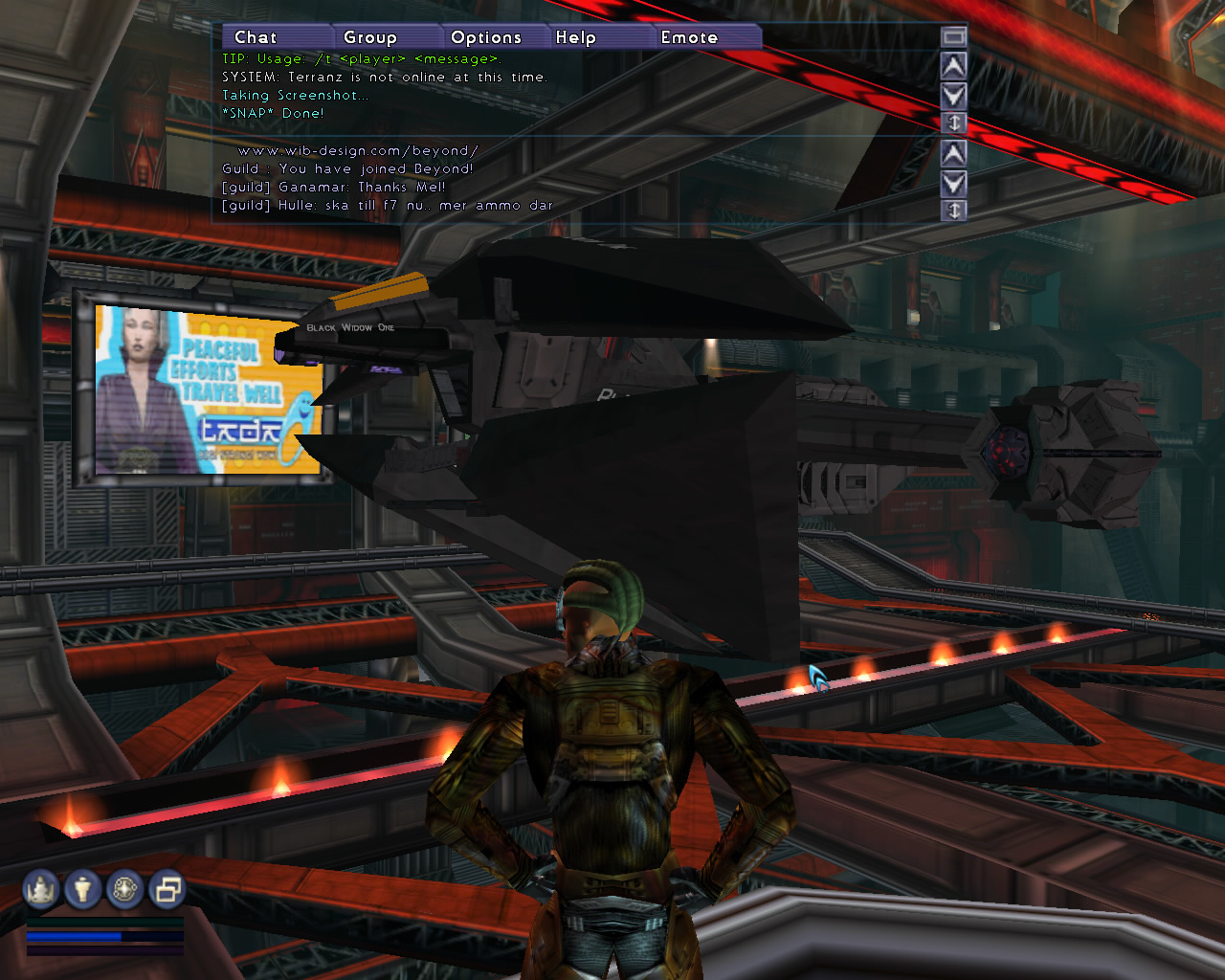Open the character figure HUD icon
This screenshot has width=1225, height=980.
pyautogui.click(x=83, y=890)
